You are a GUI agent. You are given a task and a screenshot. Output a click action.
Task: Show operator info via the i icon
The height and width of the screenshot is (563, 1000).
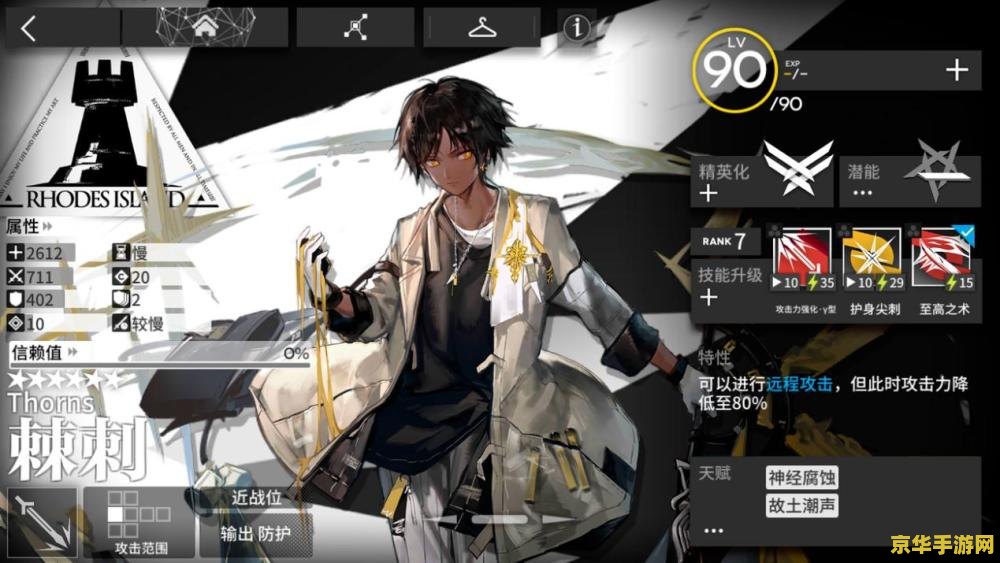click(x=578, y=28)
